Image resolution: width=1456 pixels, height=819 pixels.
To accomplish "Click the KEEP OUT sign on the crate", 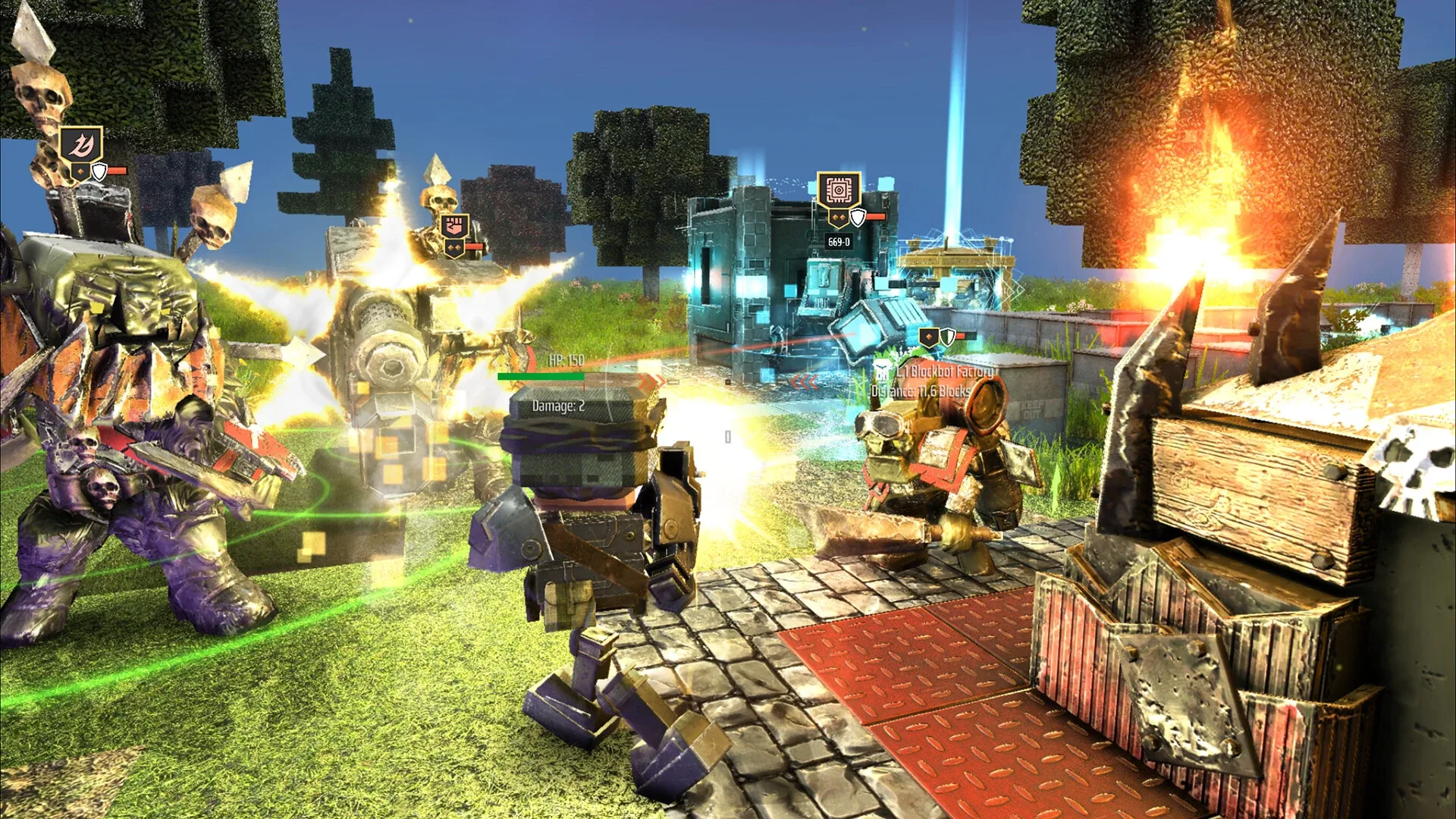I will (1032, 409).
